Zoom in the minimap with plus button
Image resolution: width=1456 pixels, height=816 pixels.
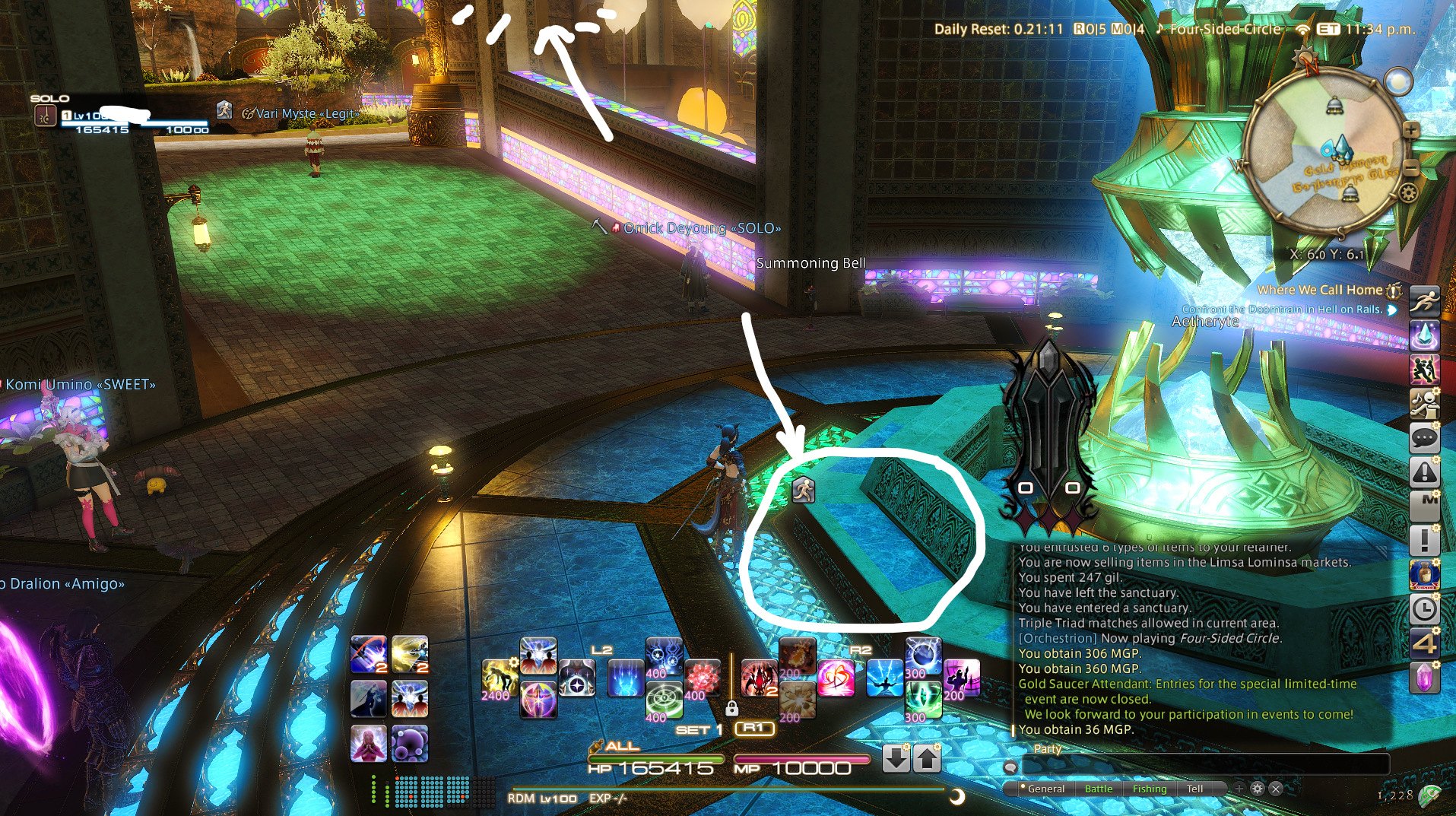coord(1411,130)
